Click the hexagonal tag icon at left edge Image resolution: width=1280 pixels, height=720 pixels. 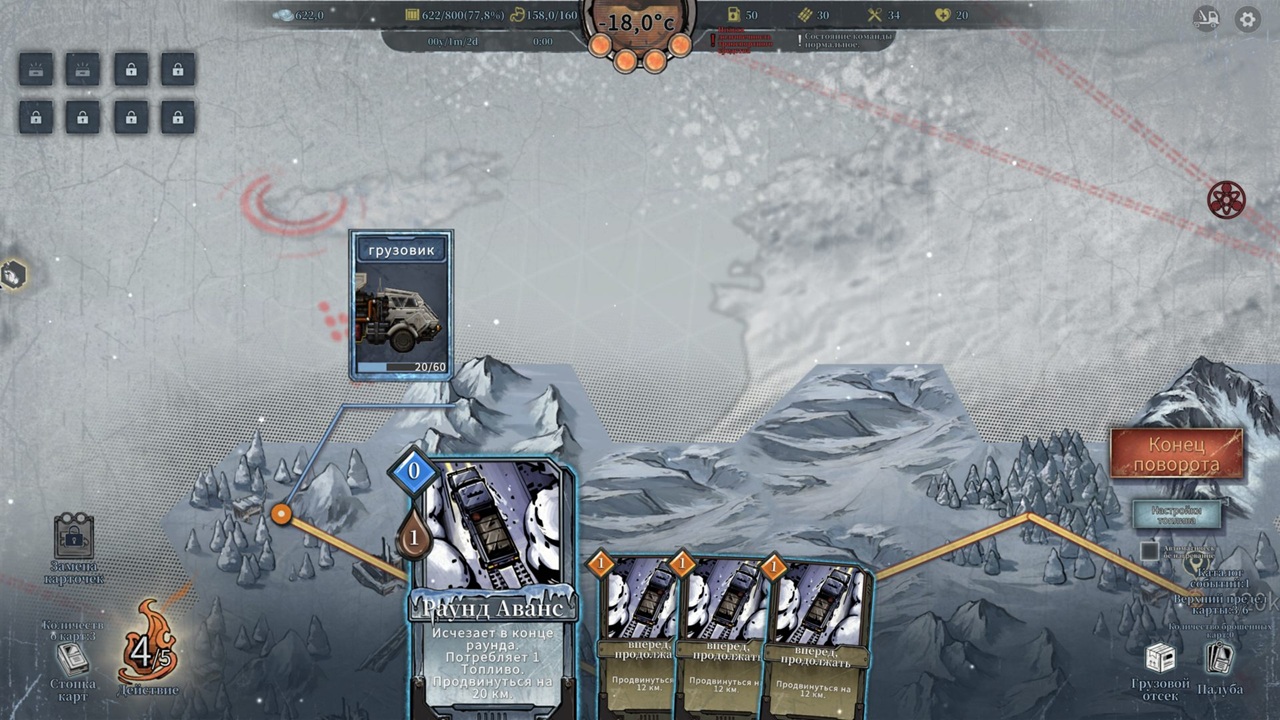(13, 274)
